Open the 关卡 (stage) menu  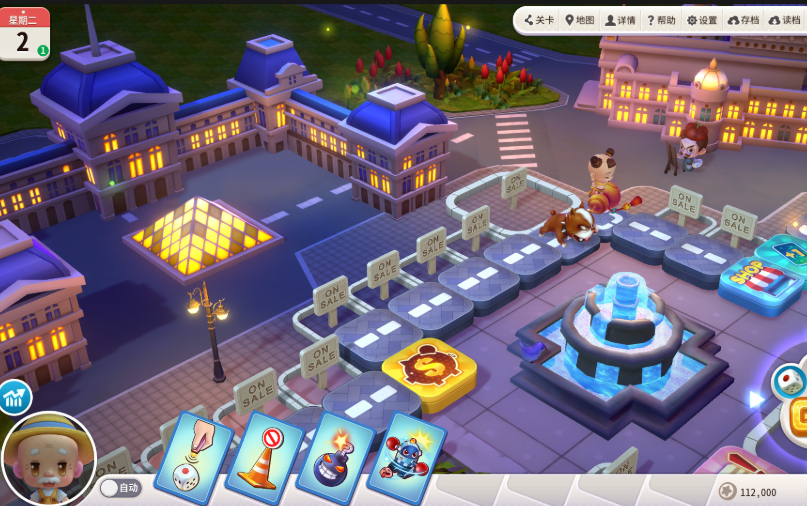tap(539, 20)
